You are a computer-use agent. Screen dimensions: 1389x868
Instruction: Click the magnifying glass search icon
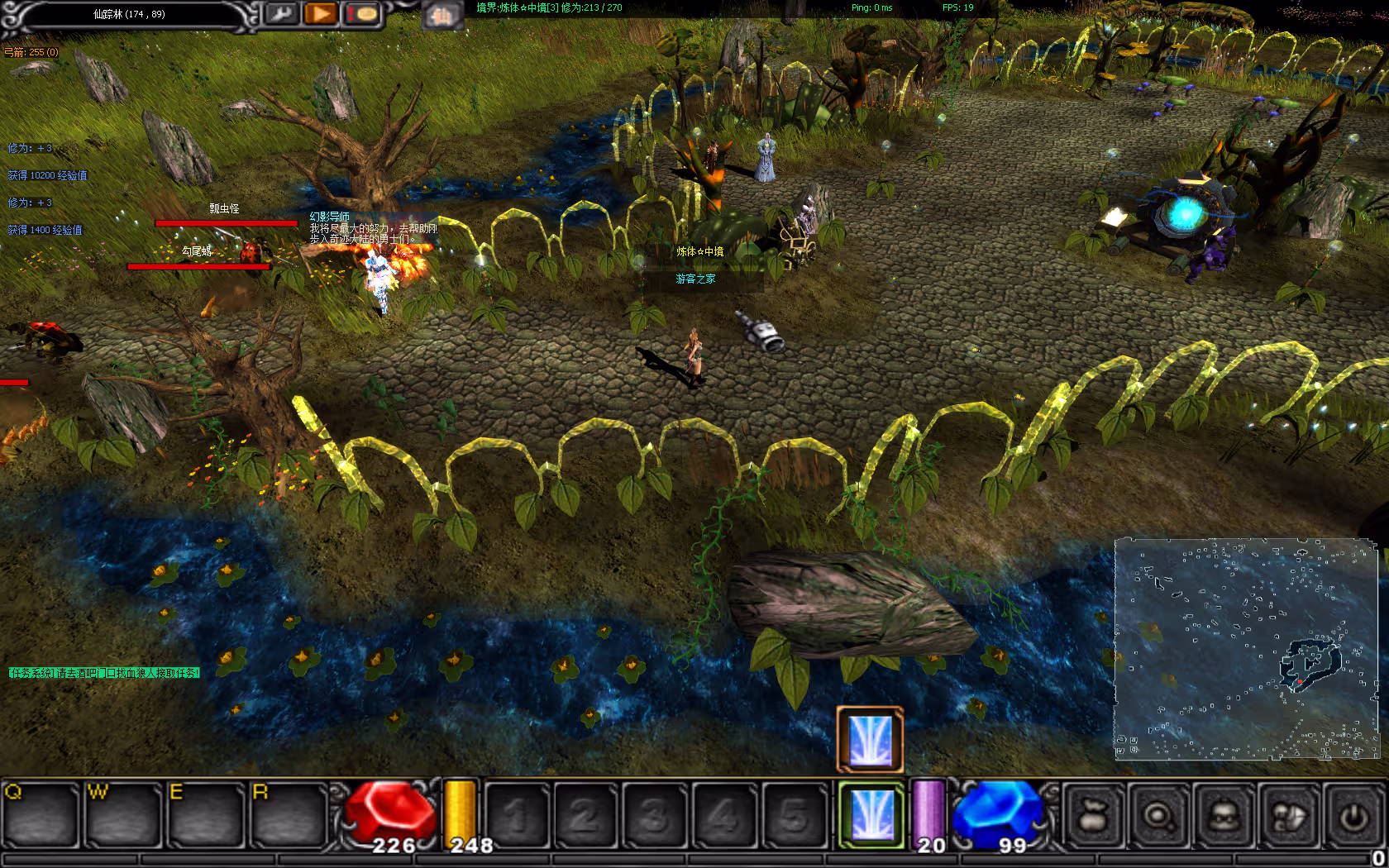(x=1157, y=817)
